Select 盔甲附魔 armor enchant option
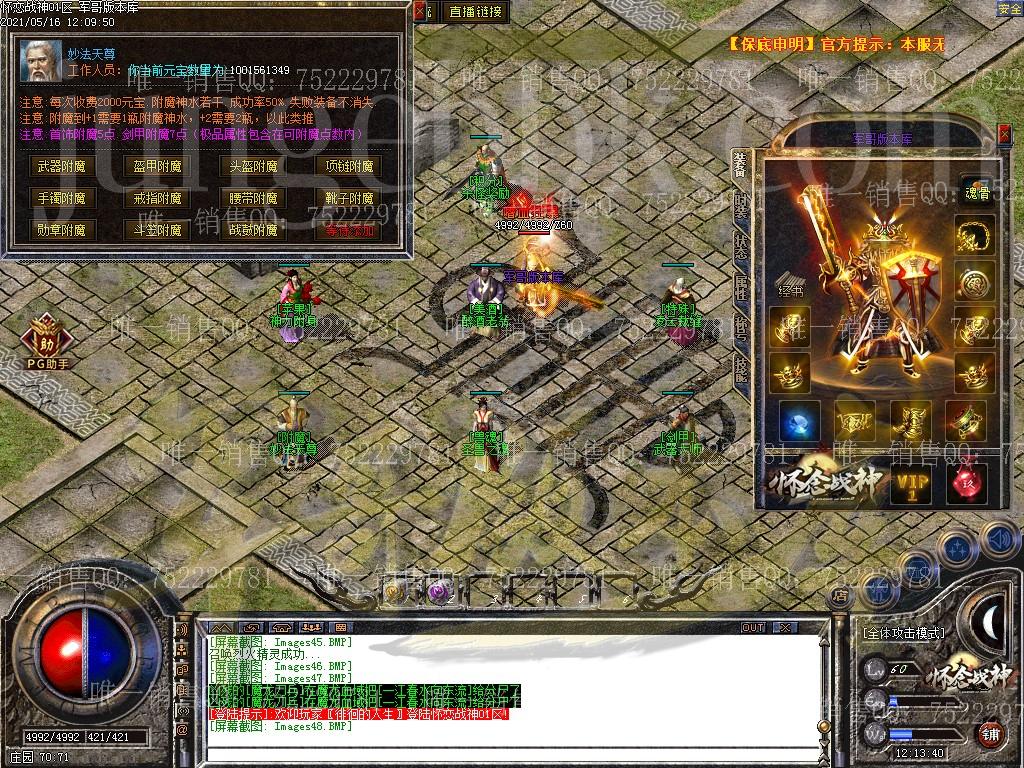 click(x=157, y=167)
